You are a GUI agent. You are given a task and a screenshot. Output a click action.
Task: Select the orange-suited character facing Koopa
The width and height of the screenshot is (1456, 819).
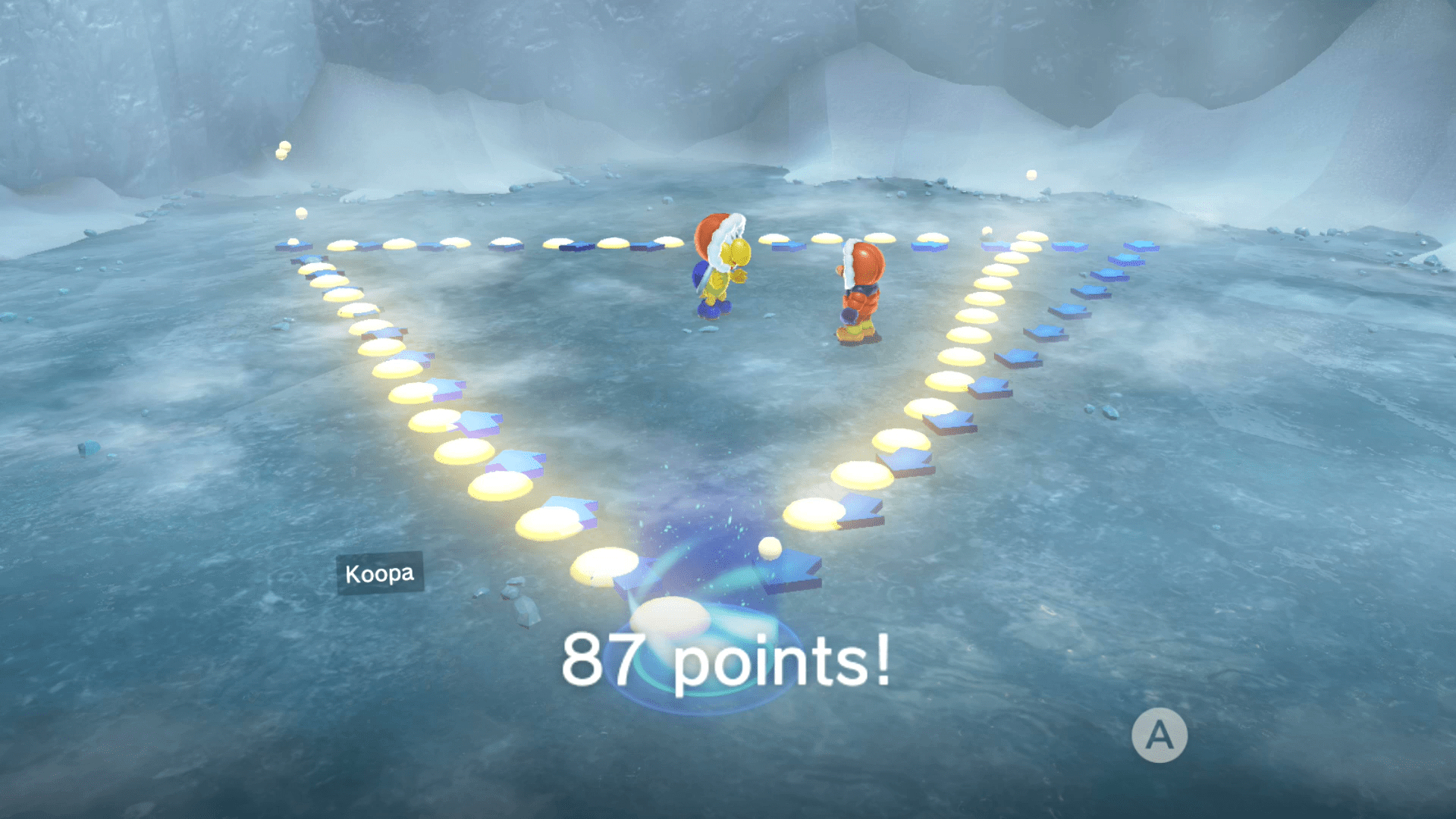pyautogui.click(x=861, y=296)
